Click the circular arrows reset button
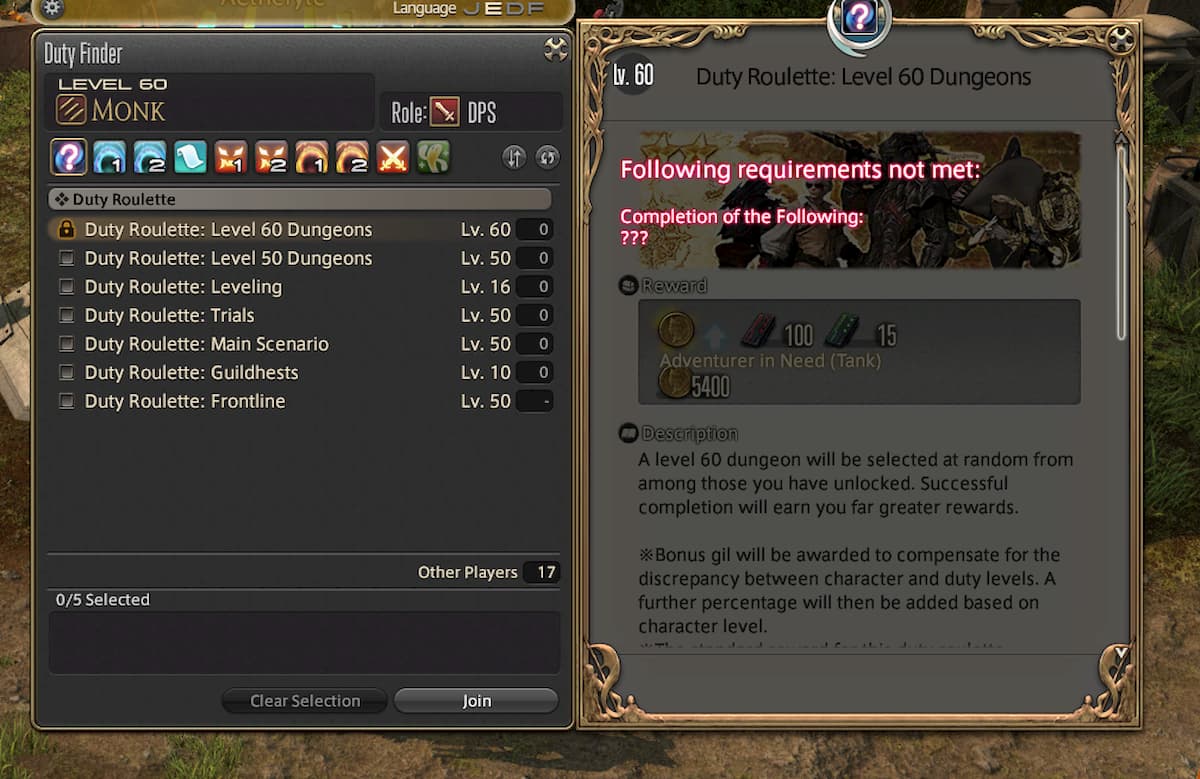 tap(547, 157)
